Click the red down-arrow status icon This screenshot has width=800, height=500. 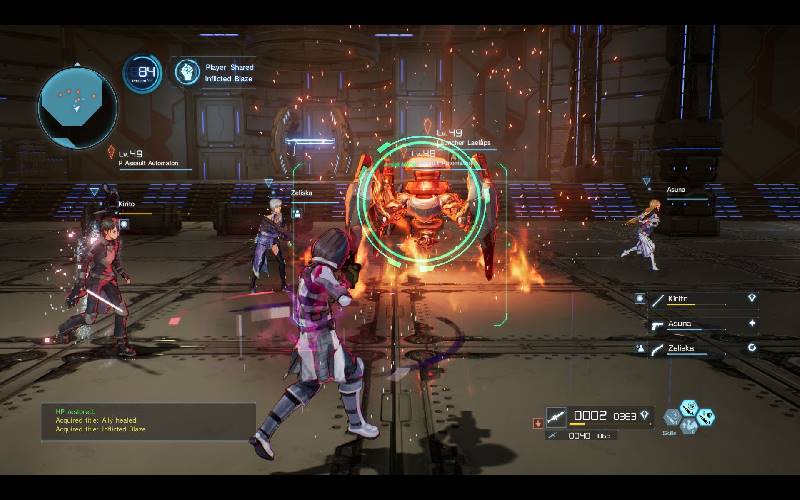[x=539, y=423]
